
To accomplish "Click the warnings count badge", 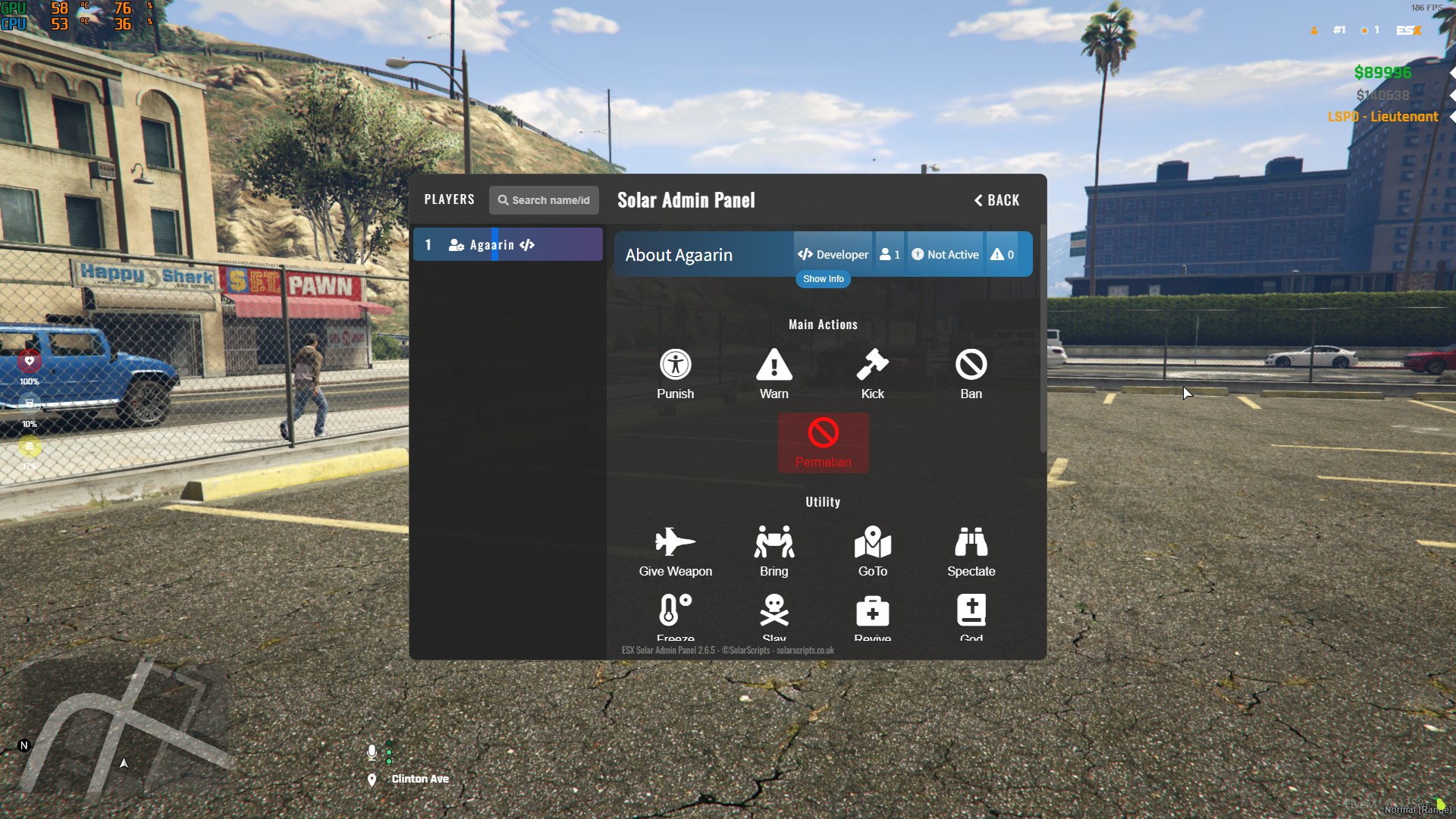I will [x=1002, y=255].
